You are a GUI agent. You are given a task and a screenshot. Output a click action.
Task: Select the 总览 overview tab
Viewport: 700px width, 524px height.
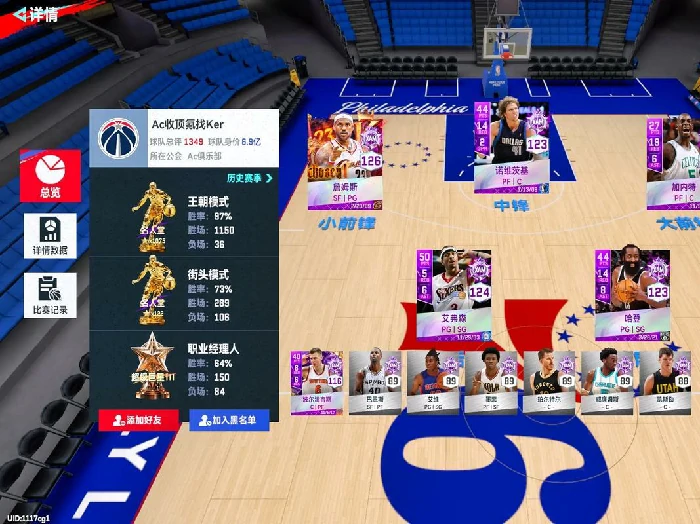[50, 177]
